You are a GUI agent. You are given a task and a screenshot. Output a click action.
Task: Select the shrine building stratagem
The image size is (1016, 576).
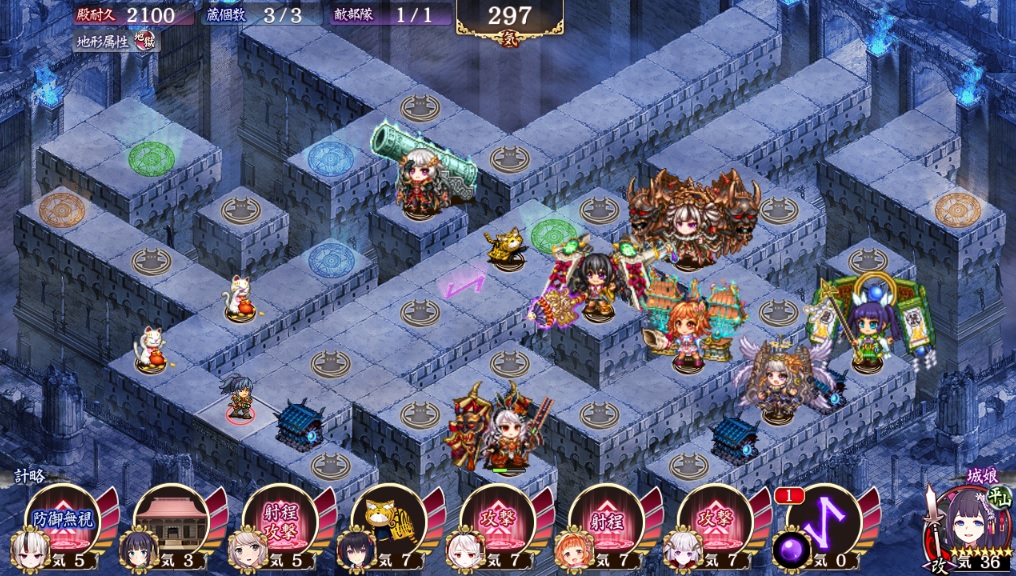pos(171,521)
